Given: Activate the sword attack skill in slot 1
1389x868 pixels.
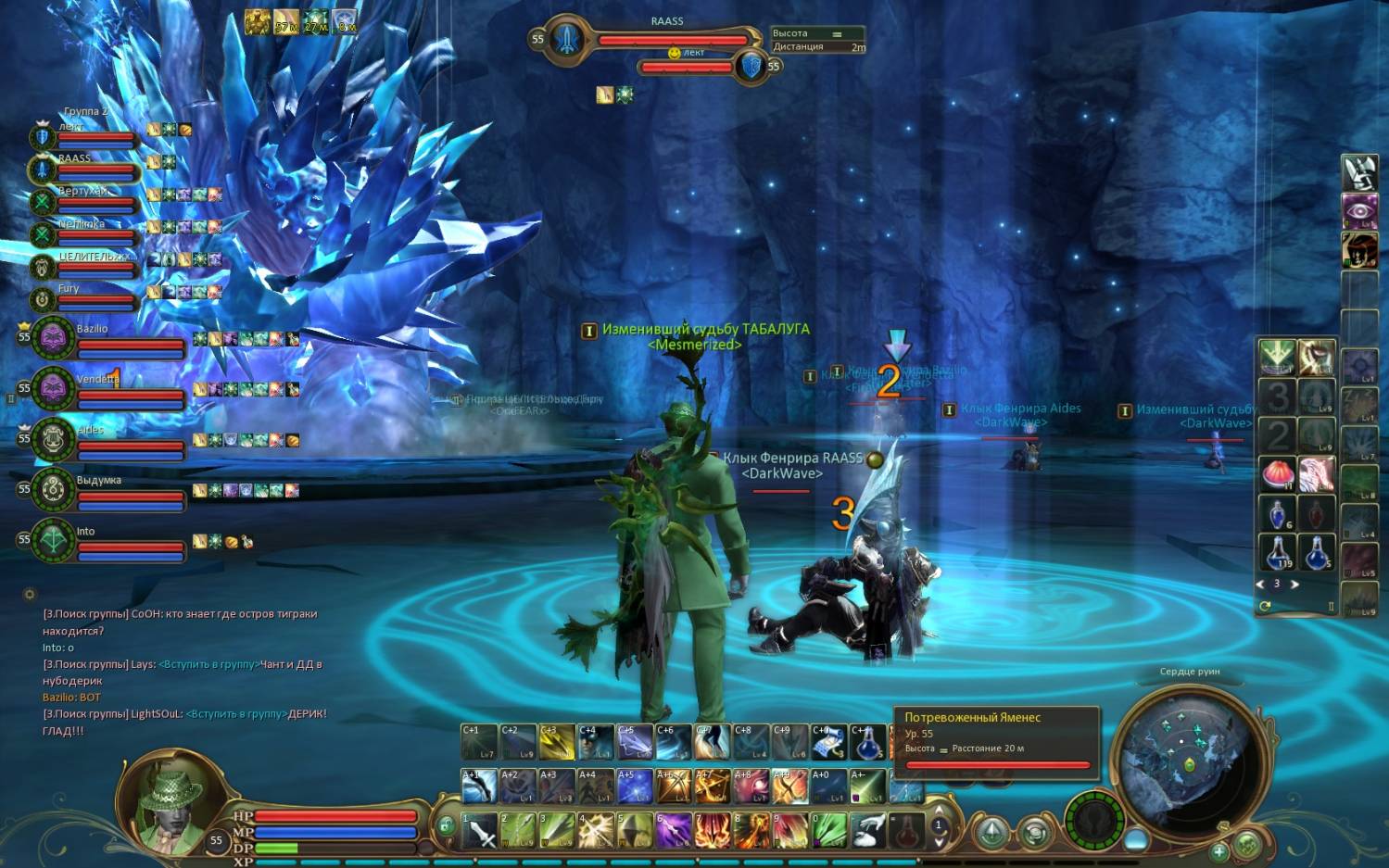Looking at the screenshot, I should (480, 831).
